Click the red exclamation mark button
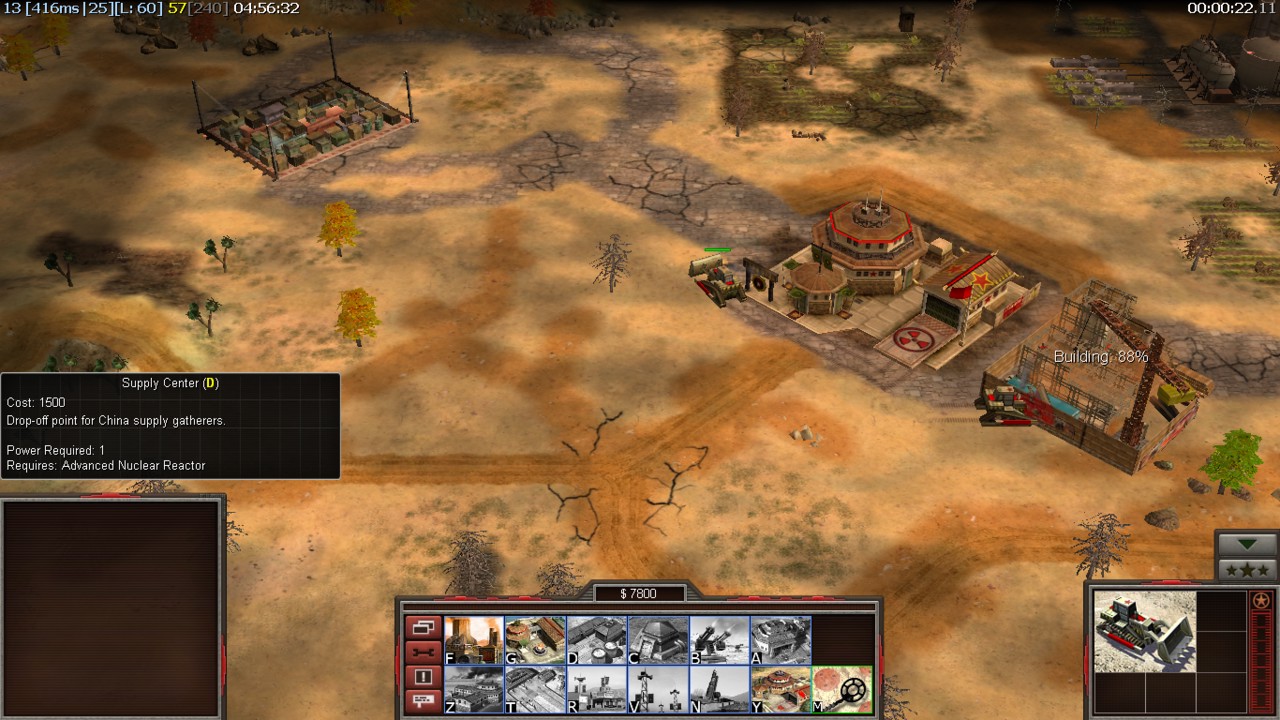The height and width of the screenshot is (720, 1280). tap(422, 677)
